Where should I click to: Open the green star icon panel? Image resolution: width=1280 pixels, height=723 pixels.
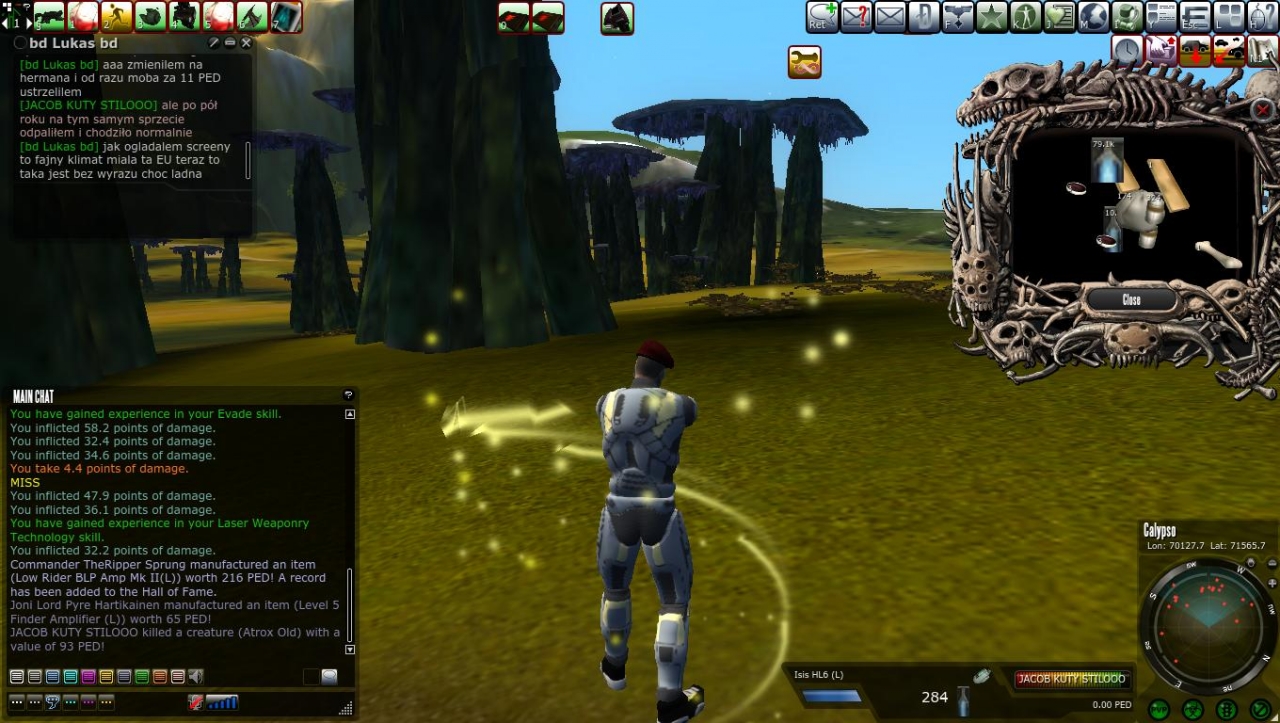(x=991, y=17)
